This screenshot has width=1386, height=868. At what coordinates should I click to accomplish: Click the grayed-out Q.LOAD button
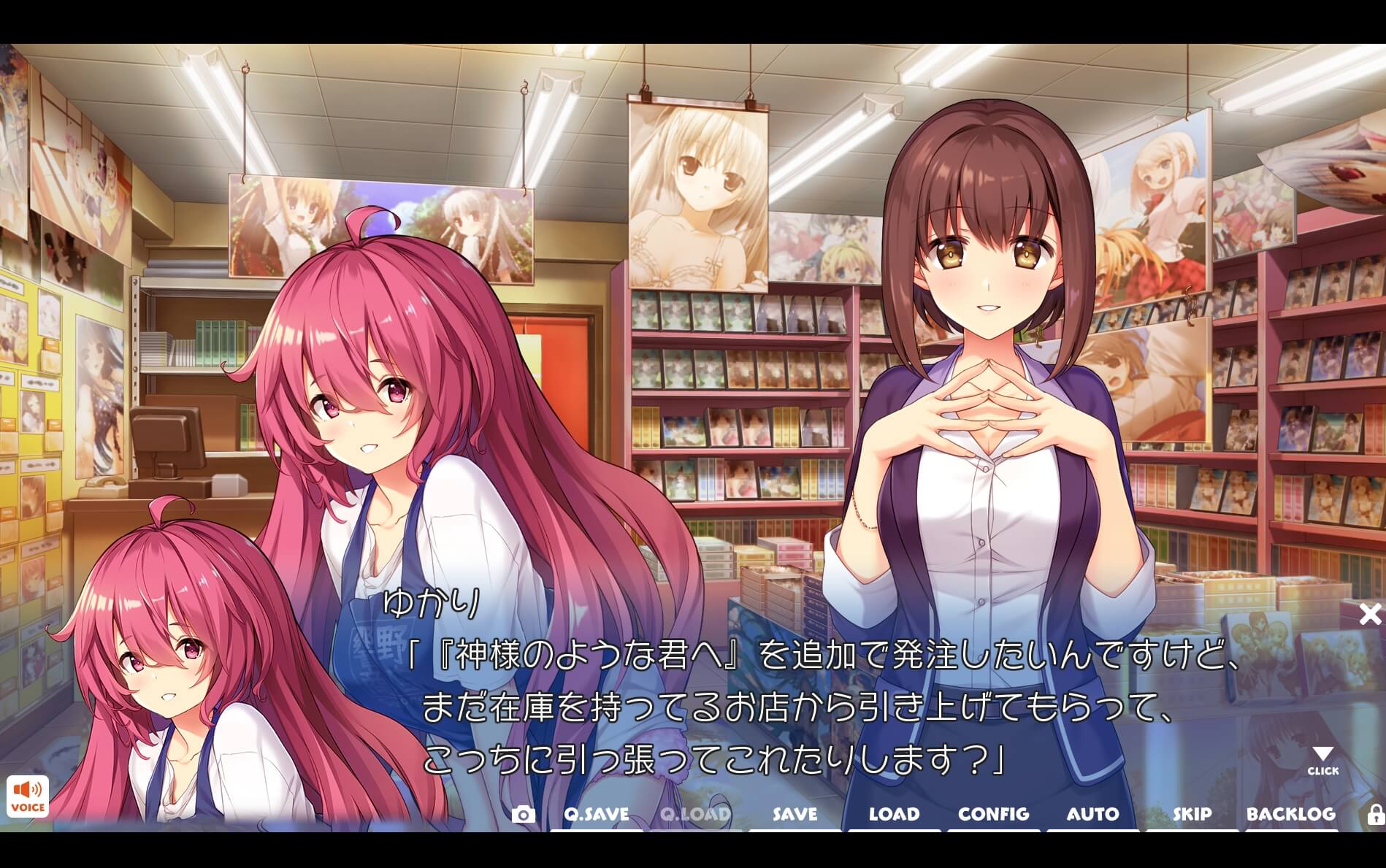click(694, 814)
